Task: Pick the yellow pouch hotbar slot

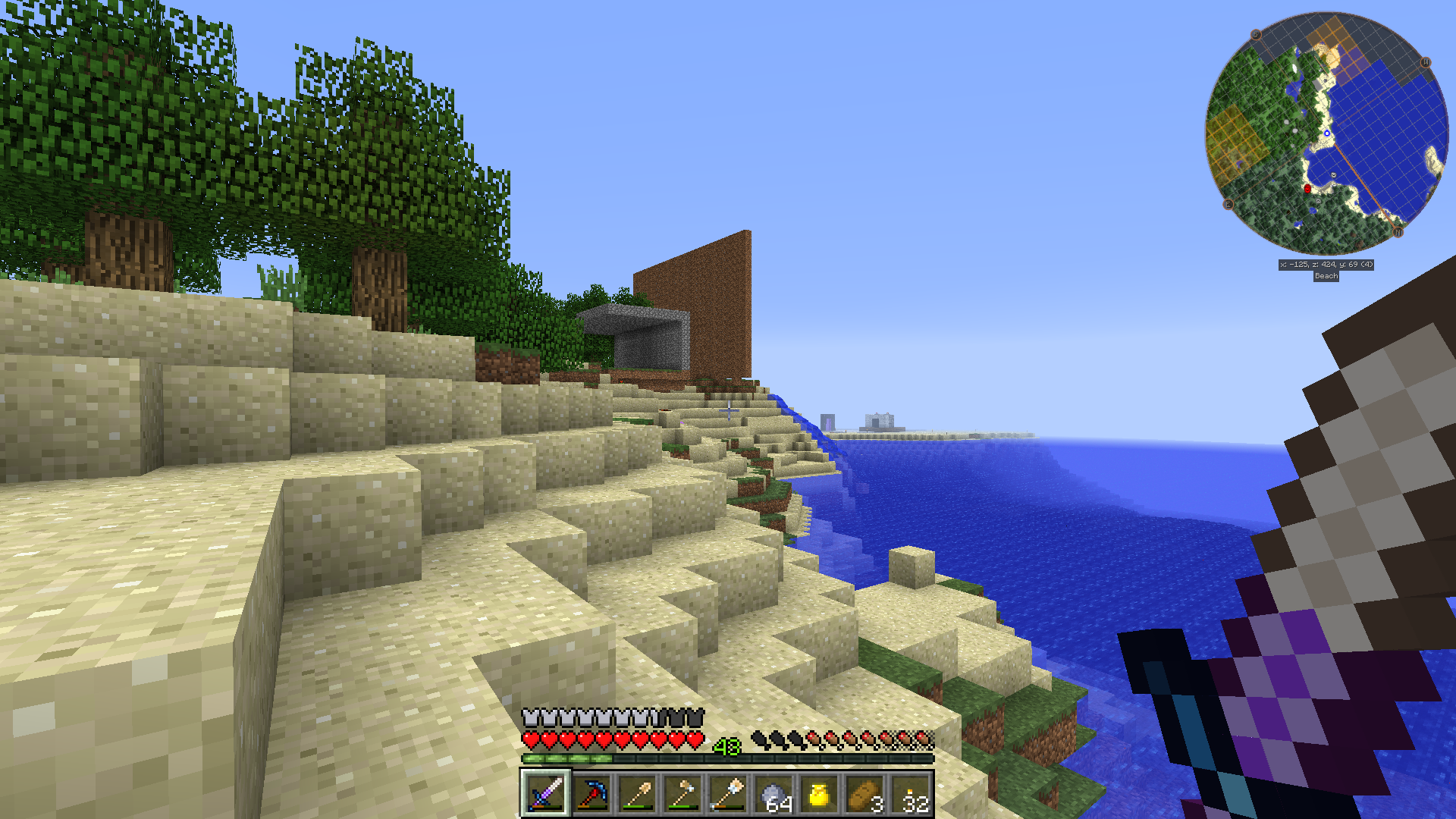Action: pyautogui.click(x=819, y=794)
